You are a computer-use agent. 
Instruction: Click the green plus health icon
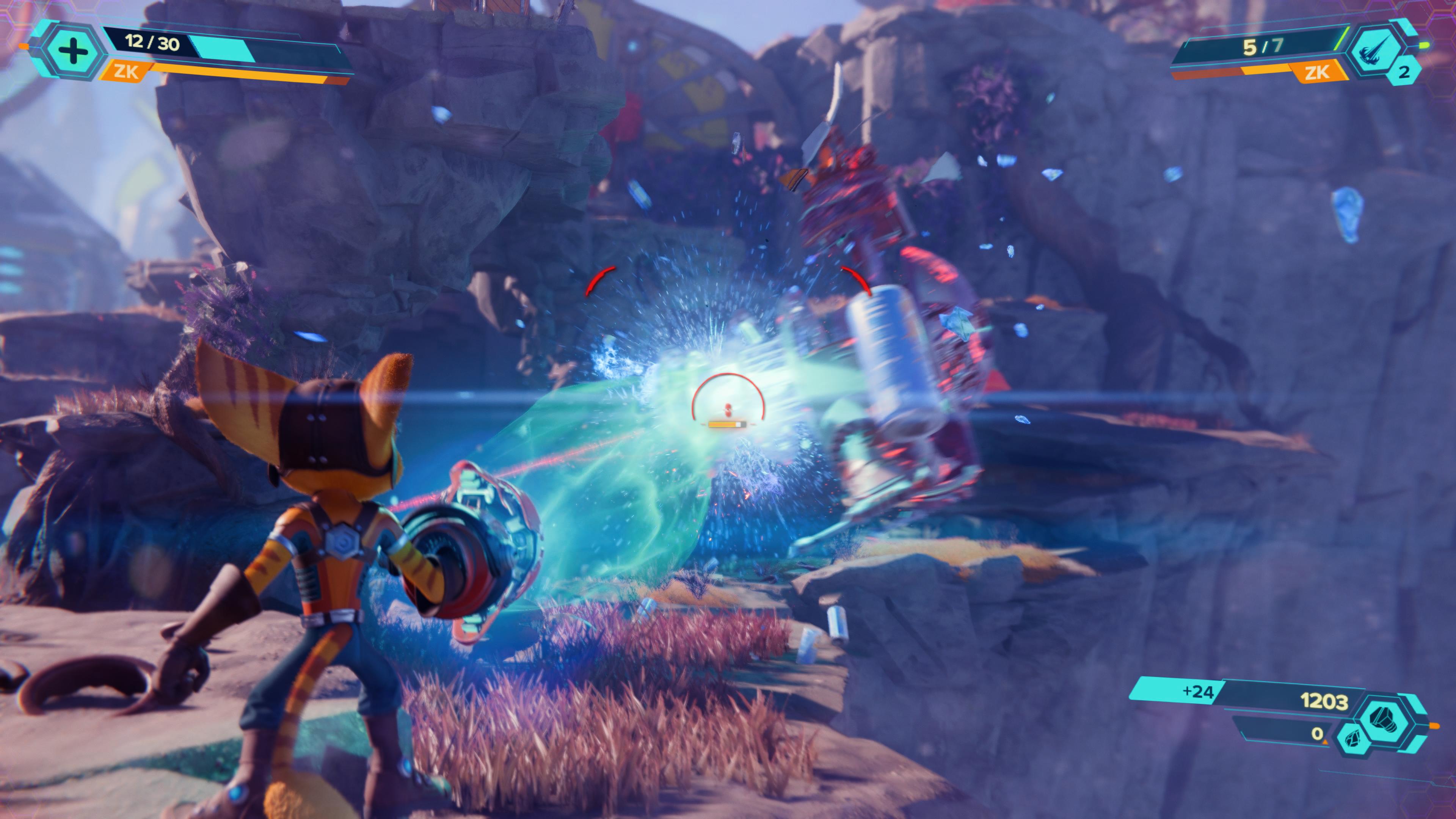[x=73, y=51]
